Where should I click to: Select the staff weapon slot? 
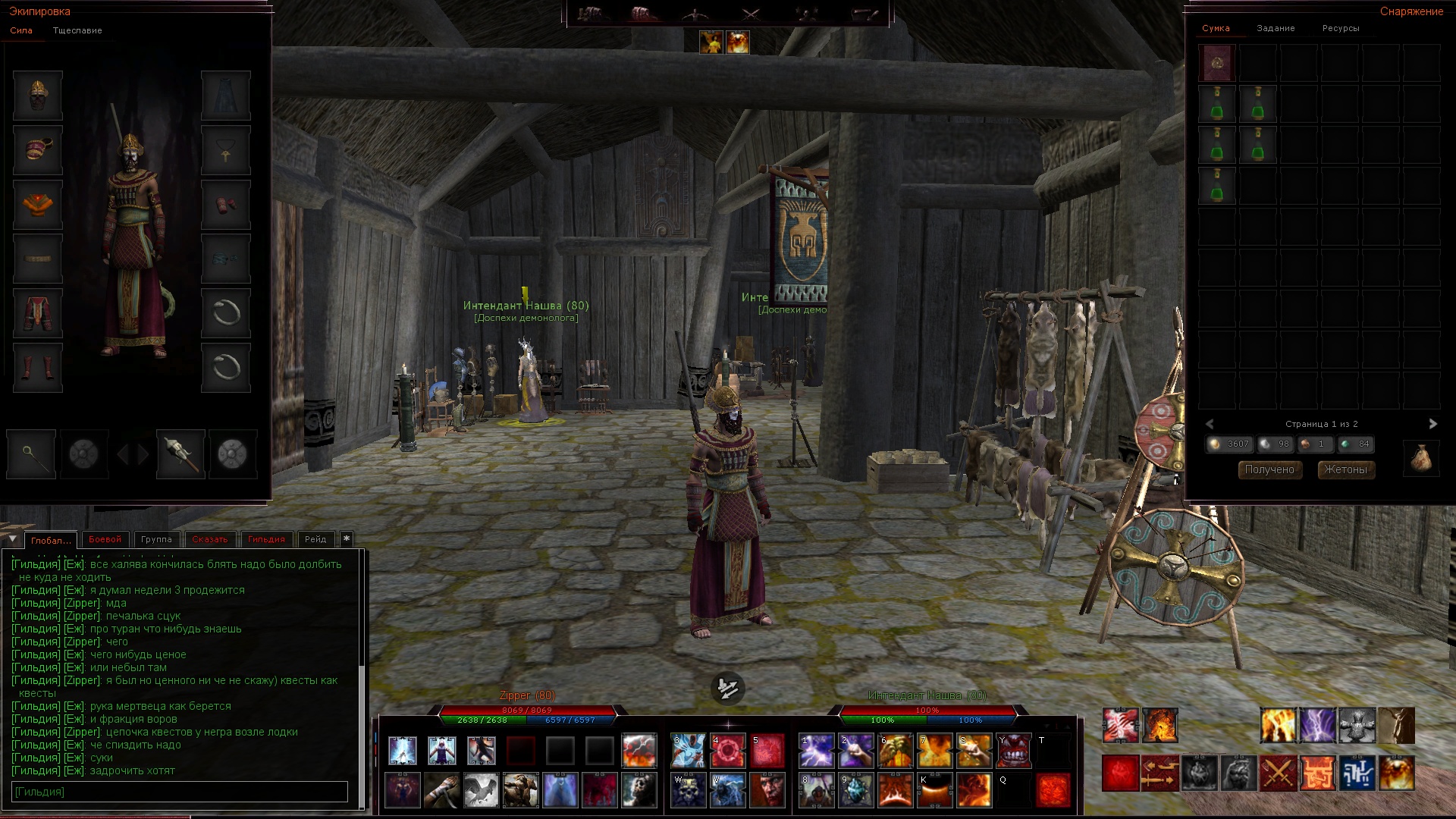pyautogui.click(x=31, y=454)
